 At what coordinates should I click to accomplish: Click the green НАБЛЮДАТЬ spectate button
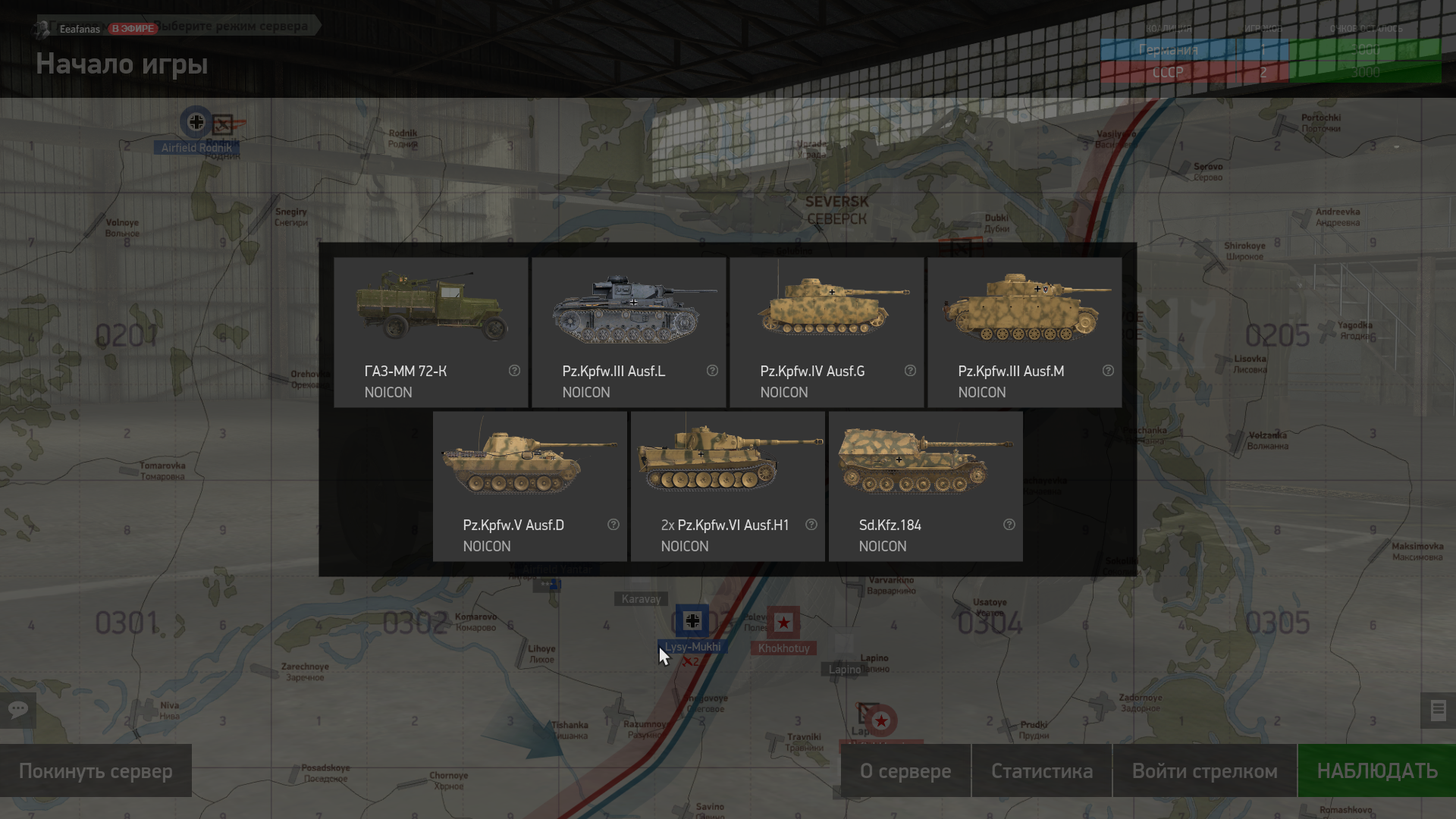(1376, 770)
